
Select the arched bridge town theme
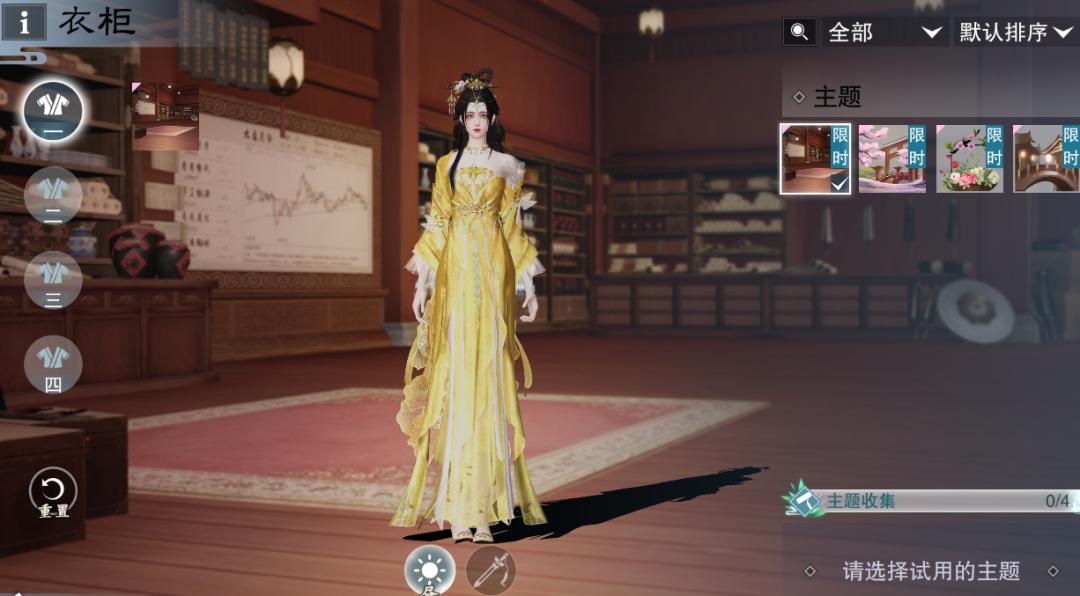[x=1046, y=159]
